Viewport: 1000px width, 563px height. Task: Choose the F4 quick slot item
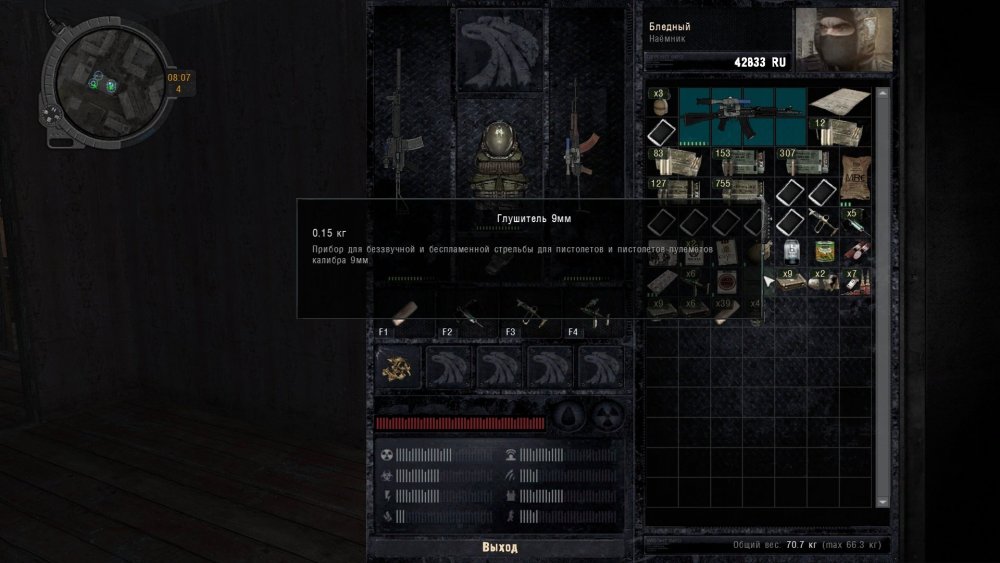pos(594,311)
